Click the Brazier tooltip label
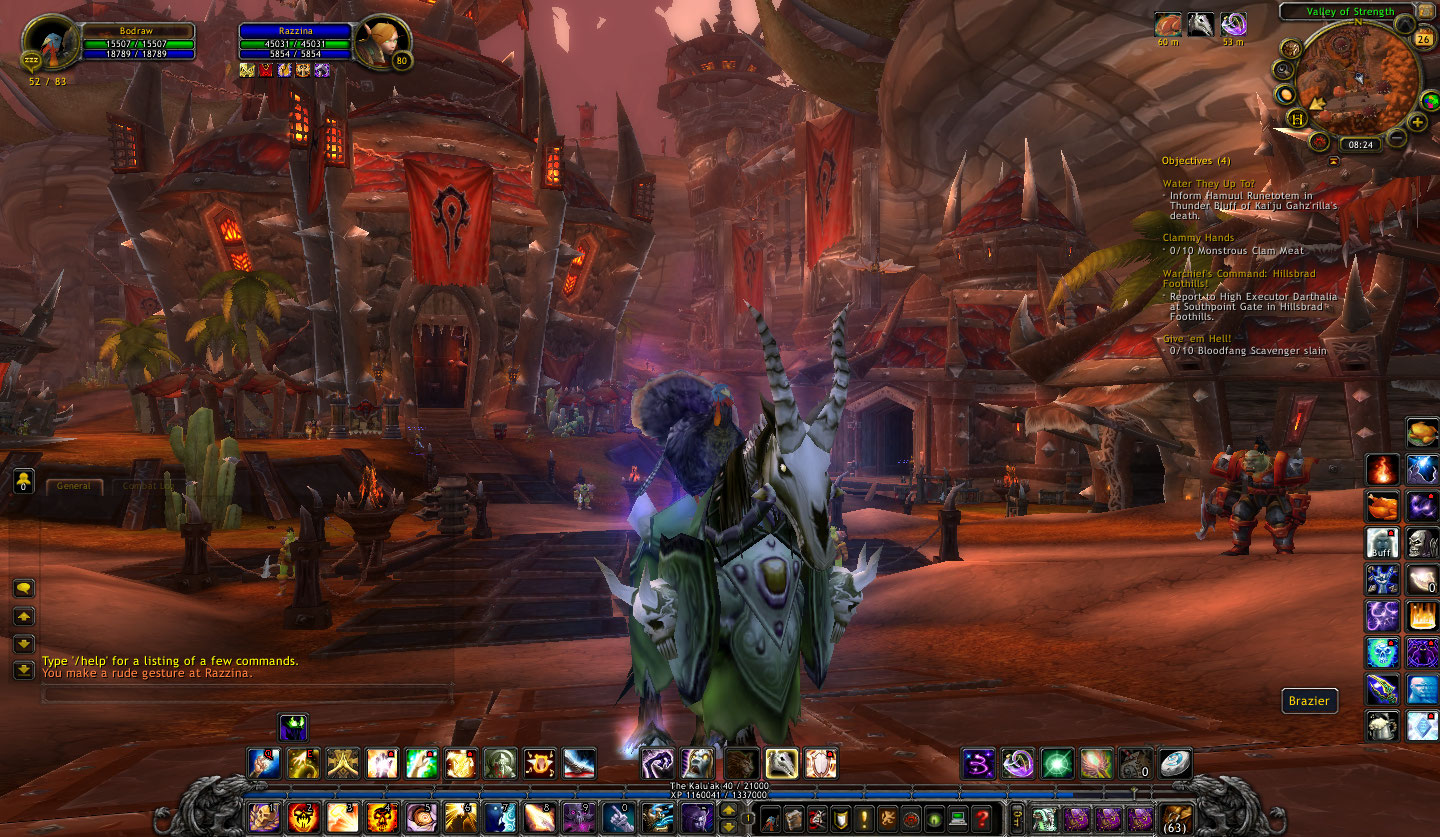The width and height of the screenshot is (1440, 837). [1309, 701]
